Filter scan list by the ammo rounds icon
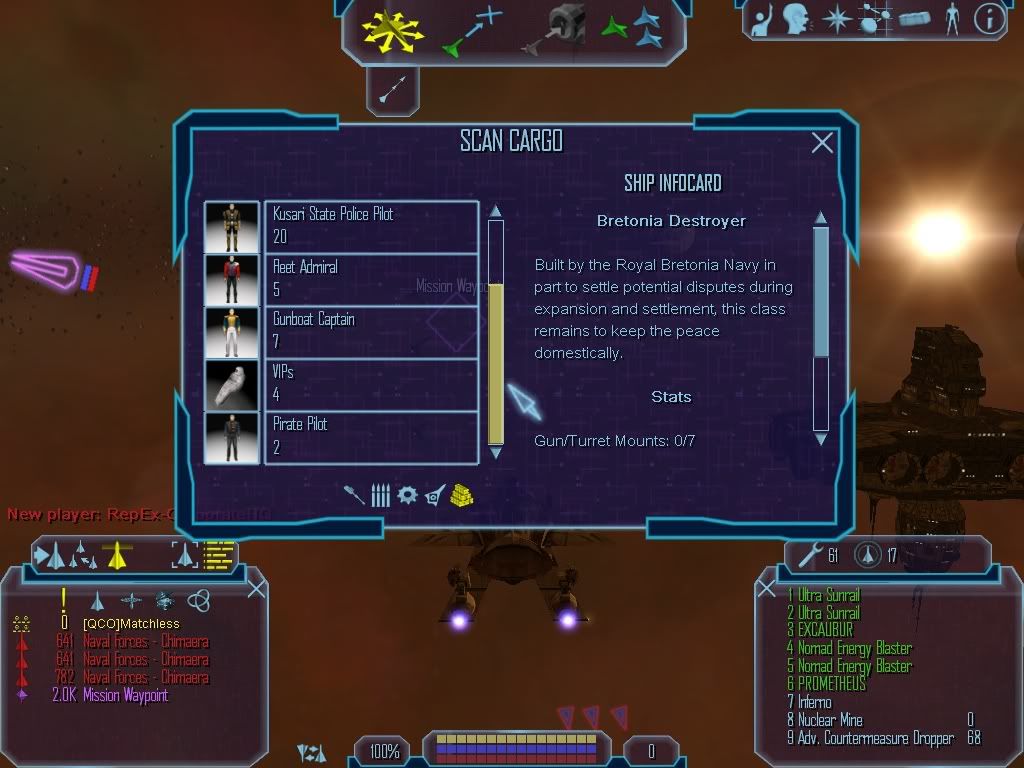Screen dimensions: 1024x768 (x=380, y=495)
